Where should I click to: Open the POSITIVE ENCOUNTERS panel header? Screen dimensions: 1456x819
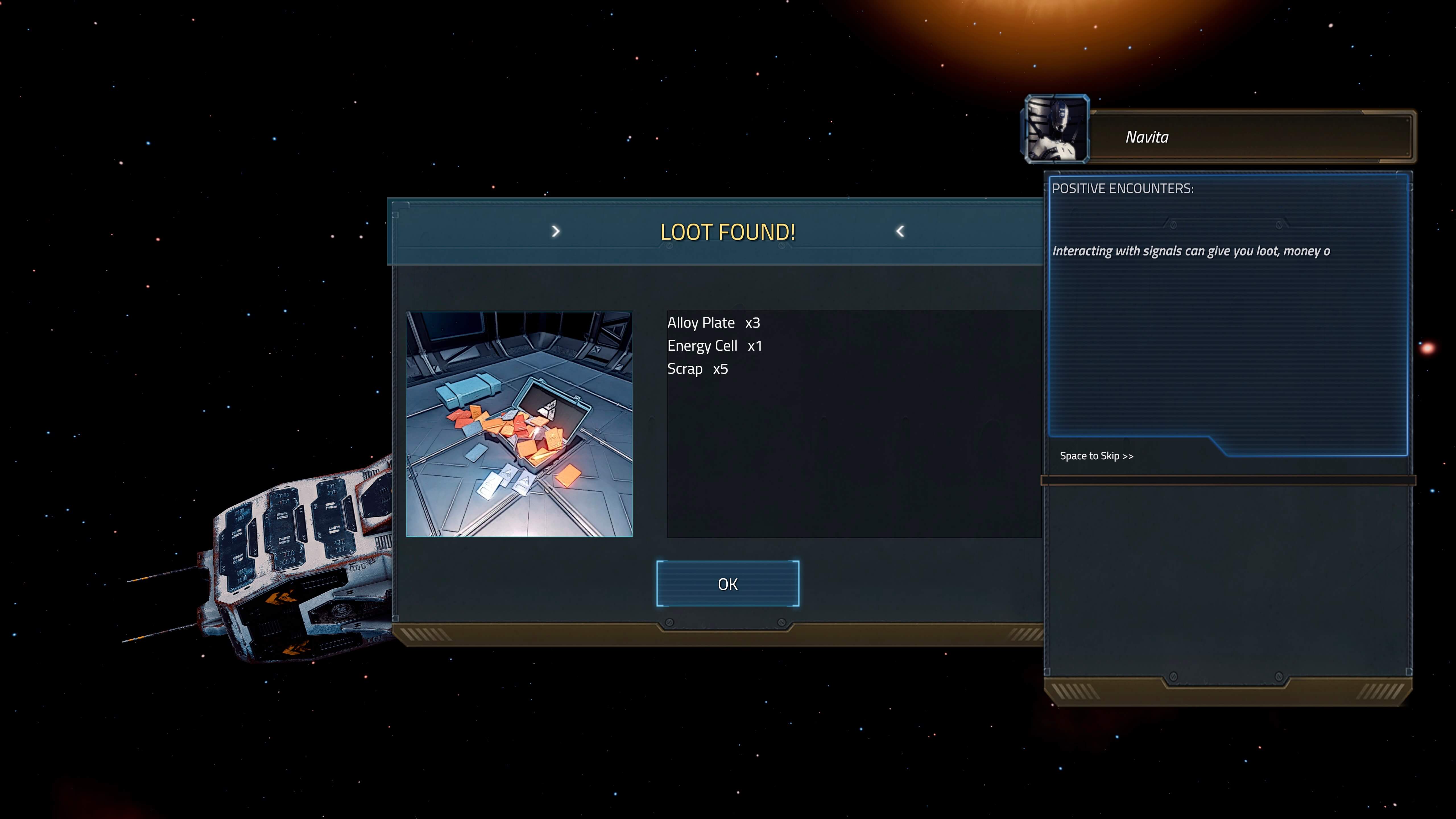coord(1122,189)
